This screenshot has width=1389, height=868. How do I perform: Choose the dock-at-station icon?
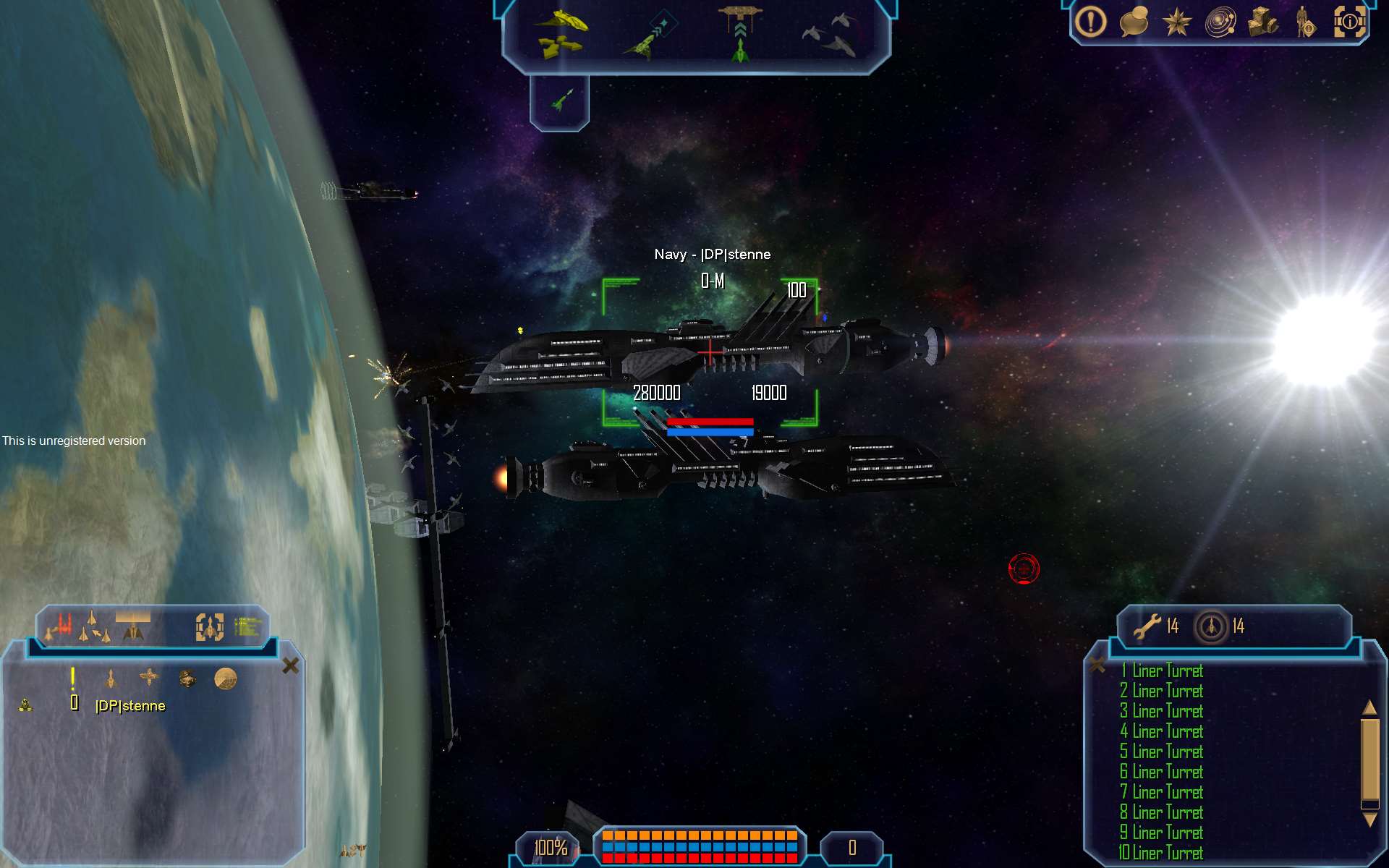click(739, 34)
